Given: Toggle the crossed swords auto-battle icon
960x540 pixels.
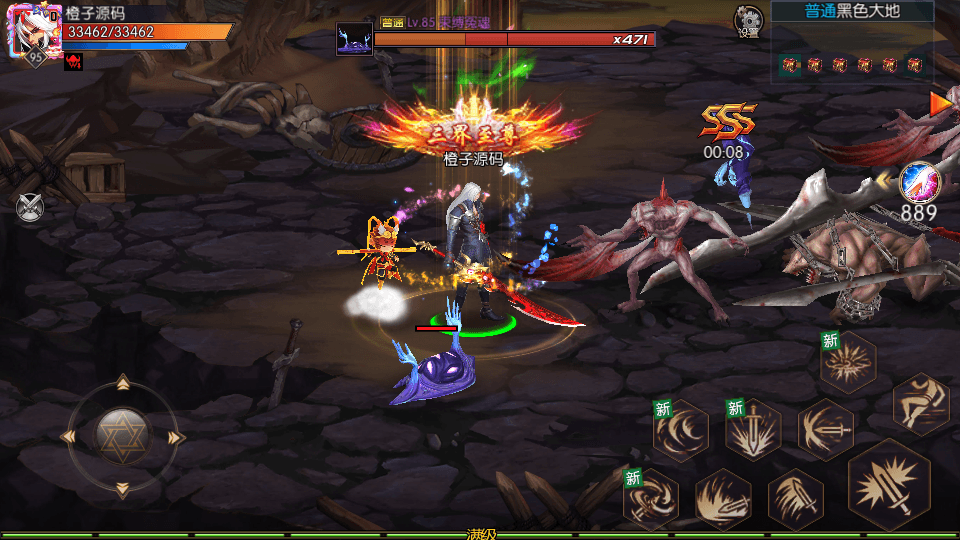Looking at the screenshot, I should (30, 207).
